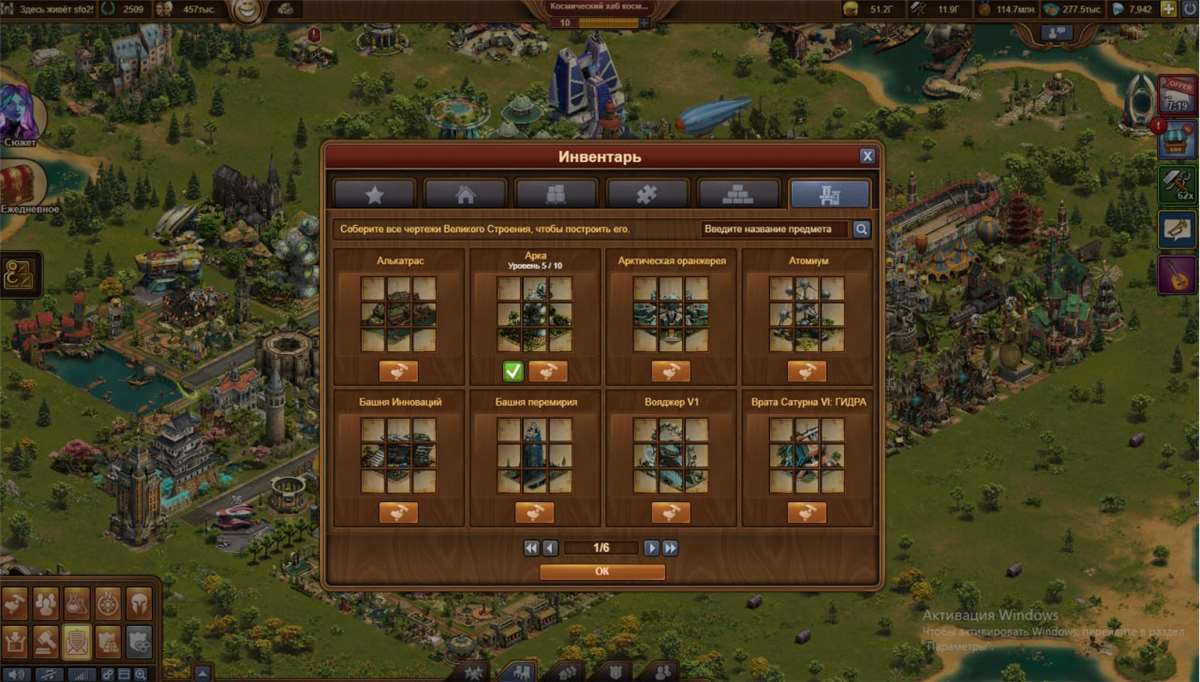Screen dimensions: 1200x682
Task: Click the build button under Атомиум
Action: point(806,372)
